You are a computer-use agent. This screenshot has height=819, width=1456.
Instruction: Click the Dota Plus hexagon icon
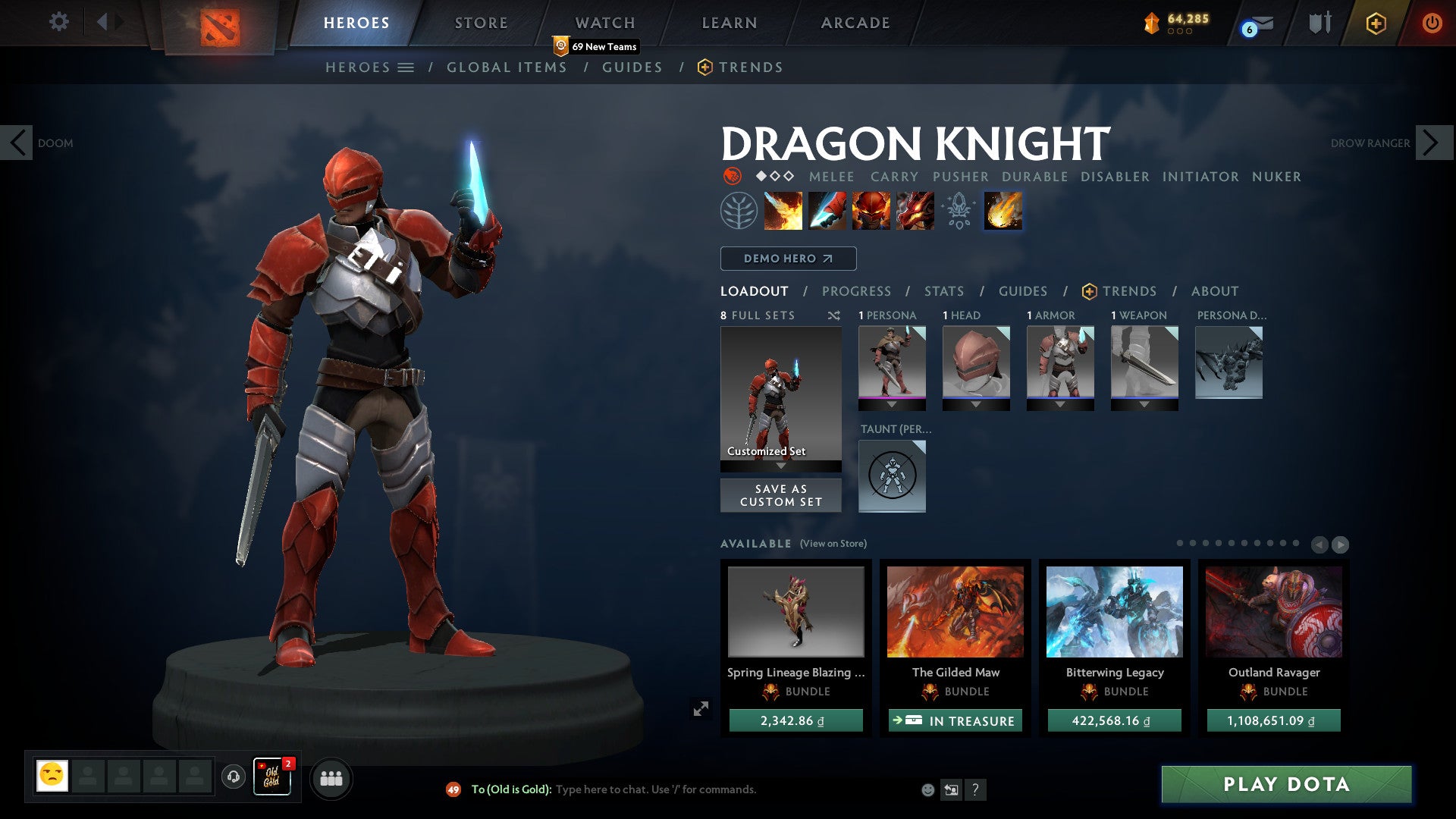coord(1376,23)
